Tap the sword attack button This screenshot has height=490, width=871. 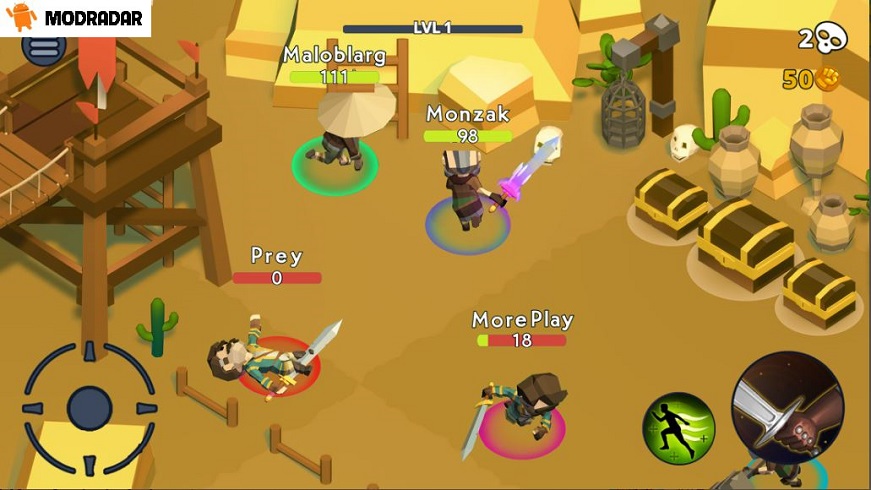787,409
